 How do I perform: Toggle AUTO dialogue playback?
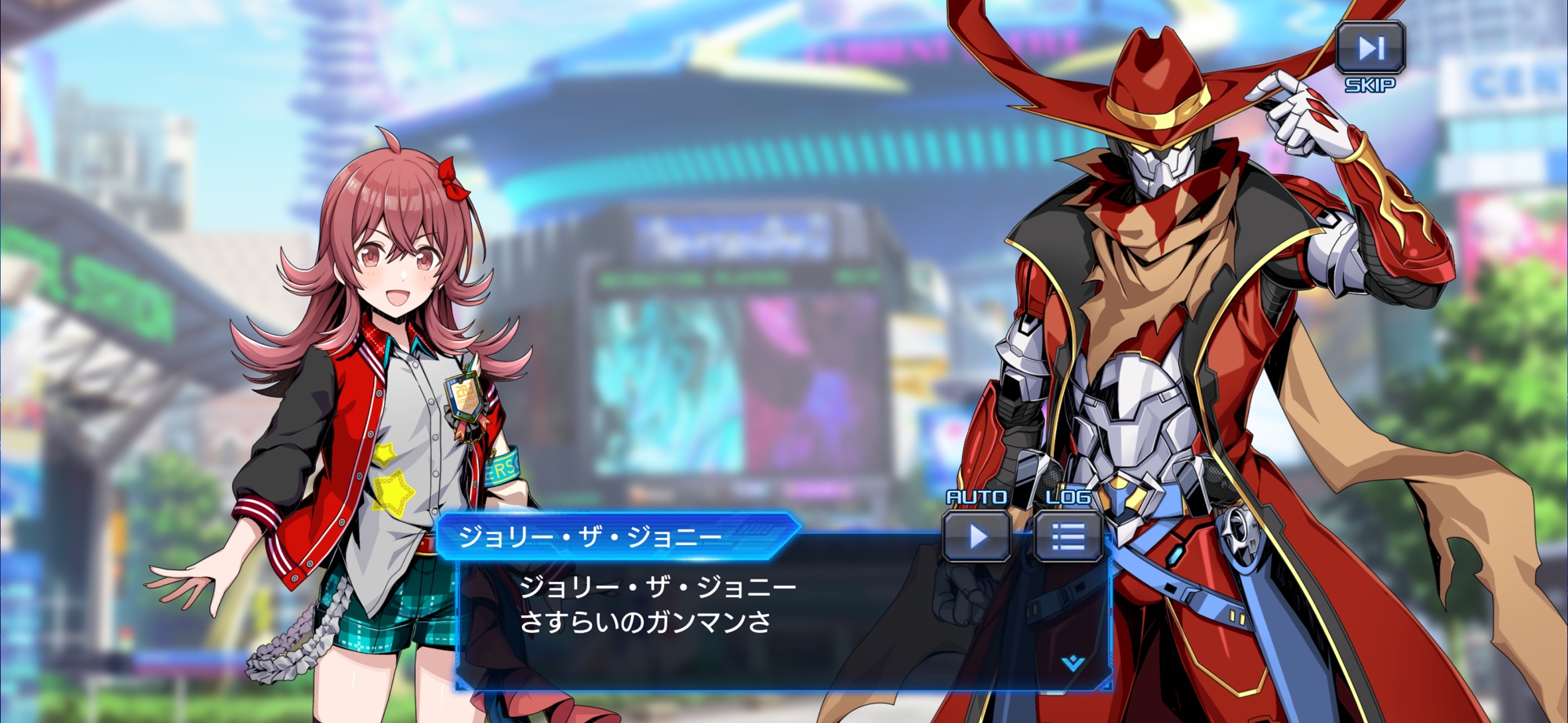click(x=977, y=536)
